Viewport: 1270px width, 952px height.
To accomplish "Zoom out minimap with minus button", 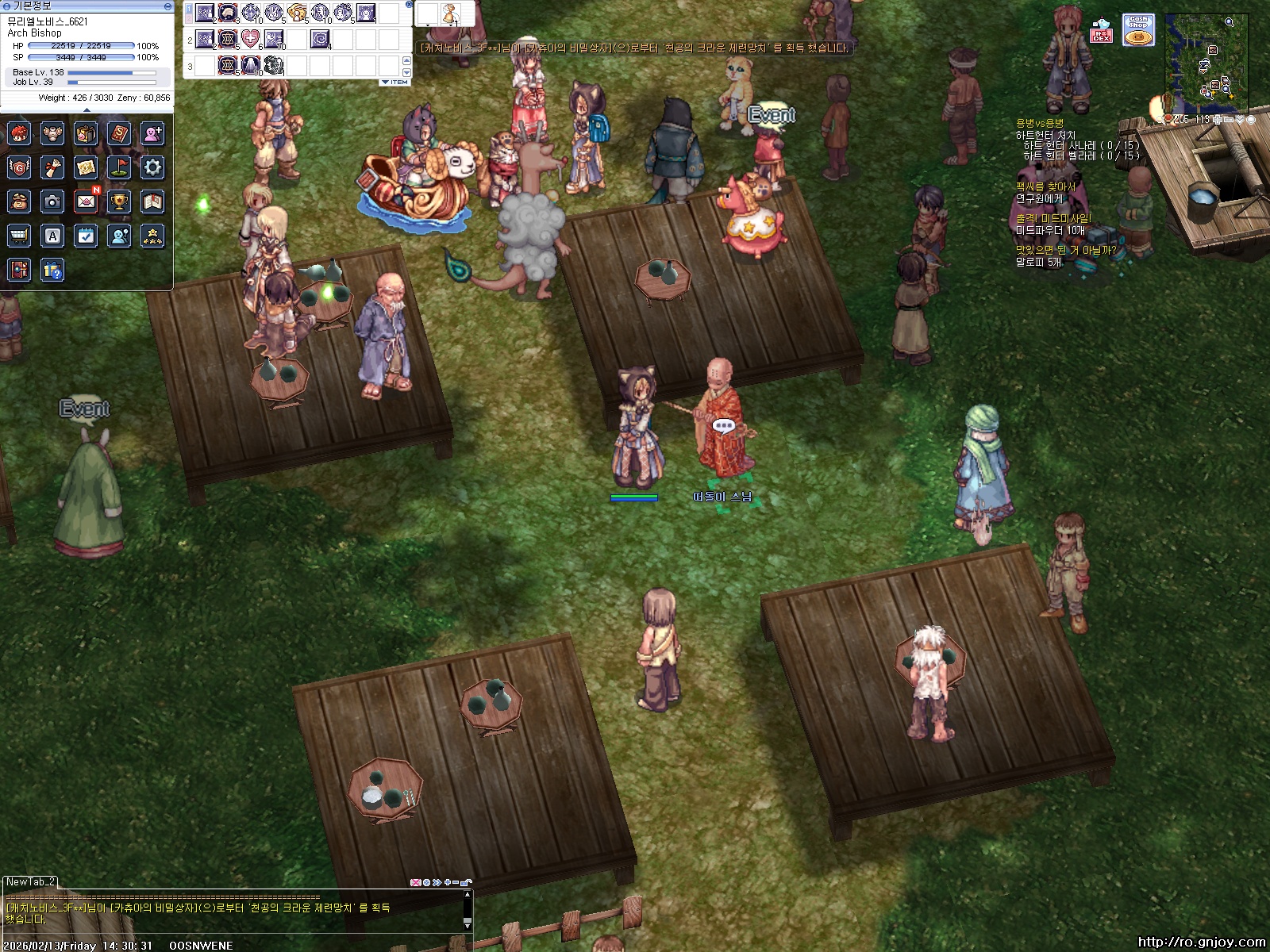I will click(1229, 119).
